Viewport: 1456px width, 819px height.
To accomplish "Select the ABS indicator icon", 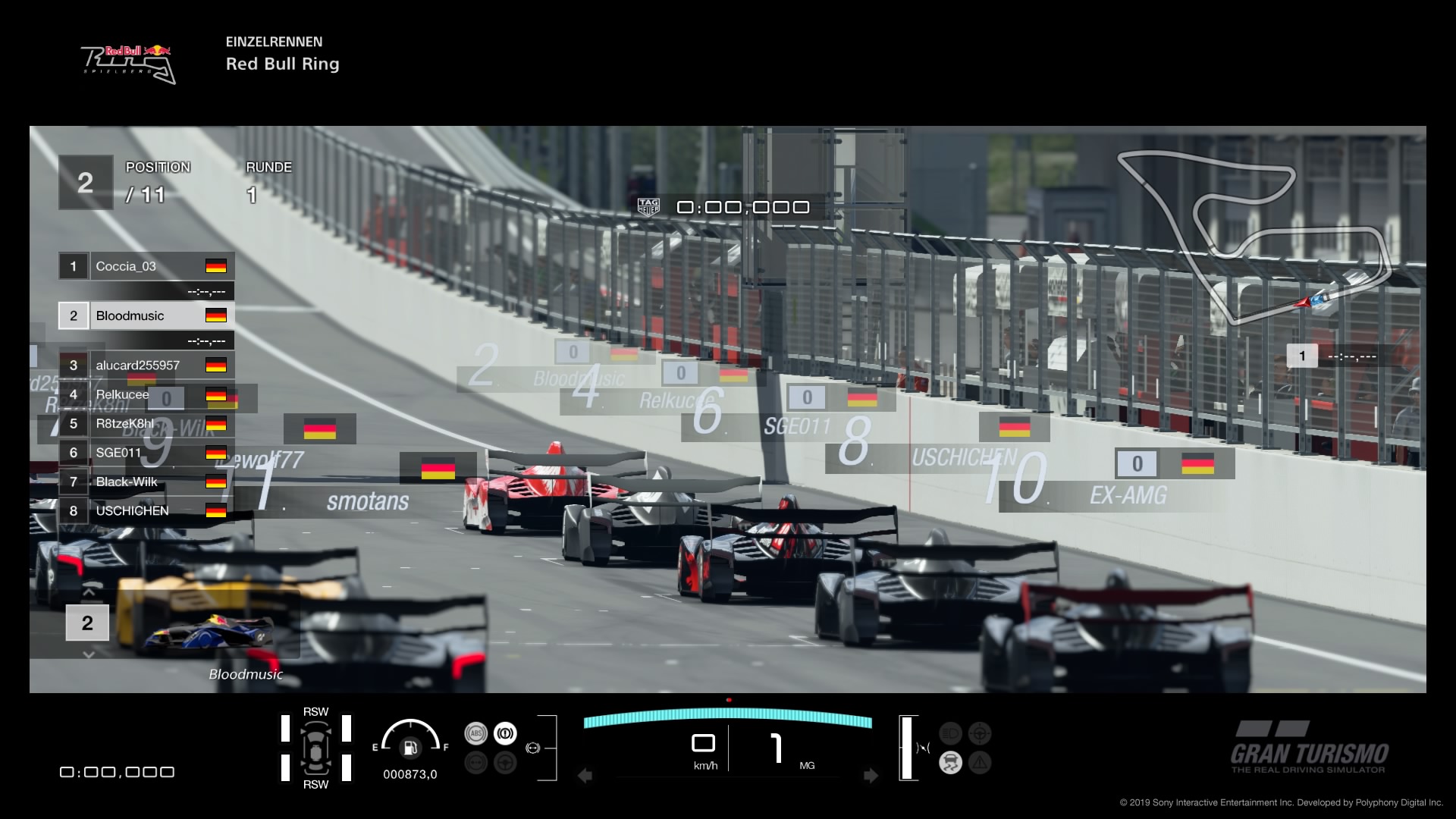I will pos(477,733).
